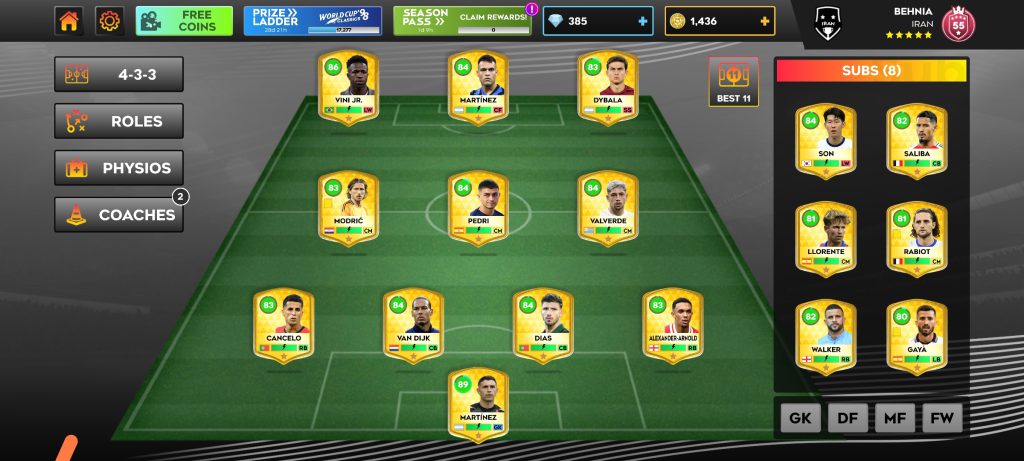Choose substitute Son's card
1024x461 pixels.
(x=826, y=141)
